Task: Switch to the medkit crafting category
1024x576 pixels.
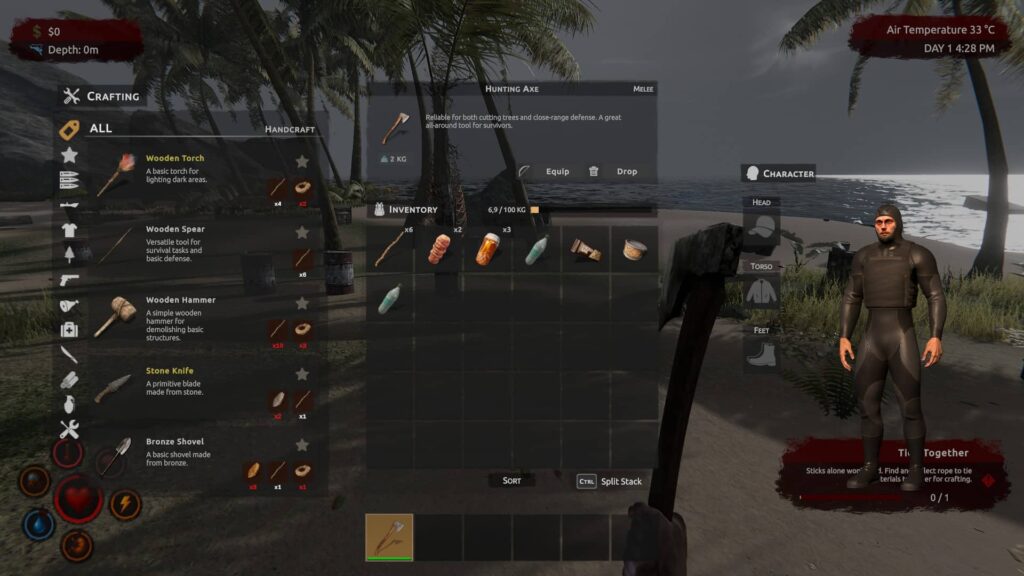Action: [x=69, y=329]
